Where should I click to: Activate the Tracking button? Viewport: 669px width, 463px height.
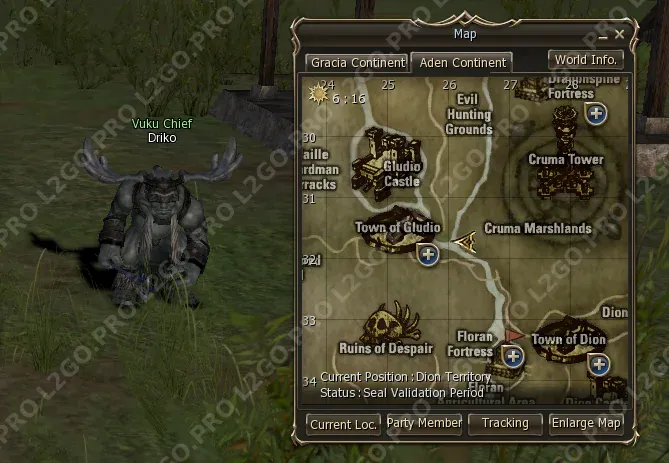505,423
